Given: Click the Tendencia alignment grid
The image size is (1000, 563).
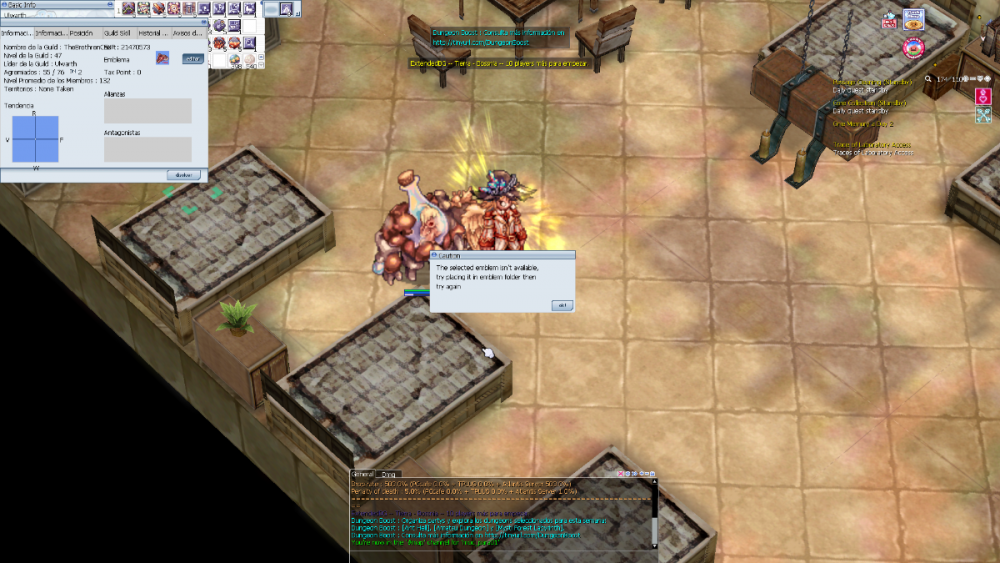Looking at the screenshot, I should 35,139.
